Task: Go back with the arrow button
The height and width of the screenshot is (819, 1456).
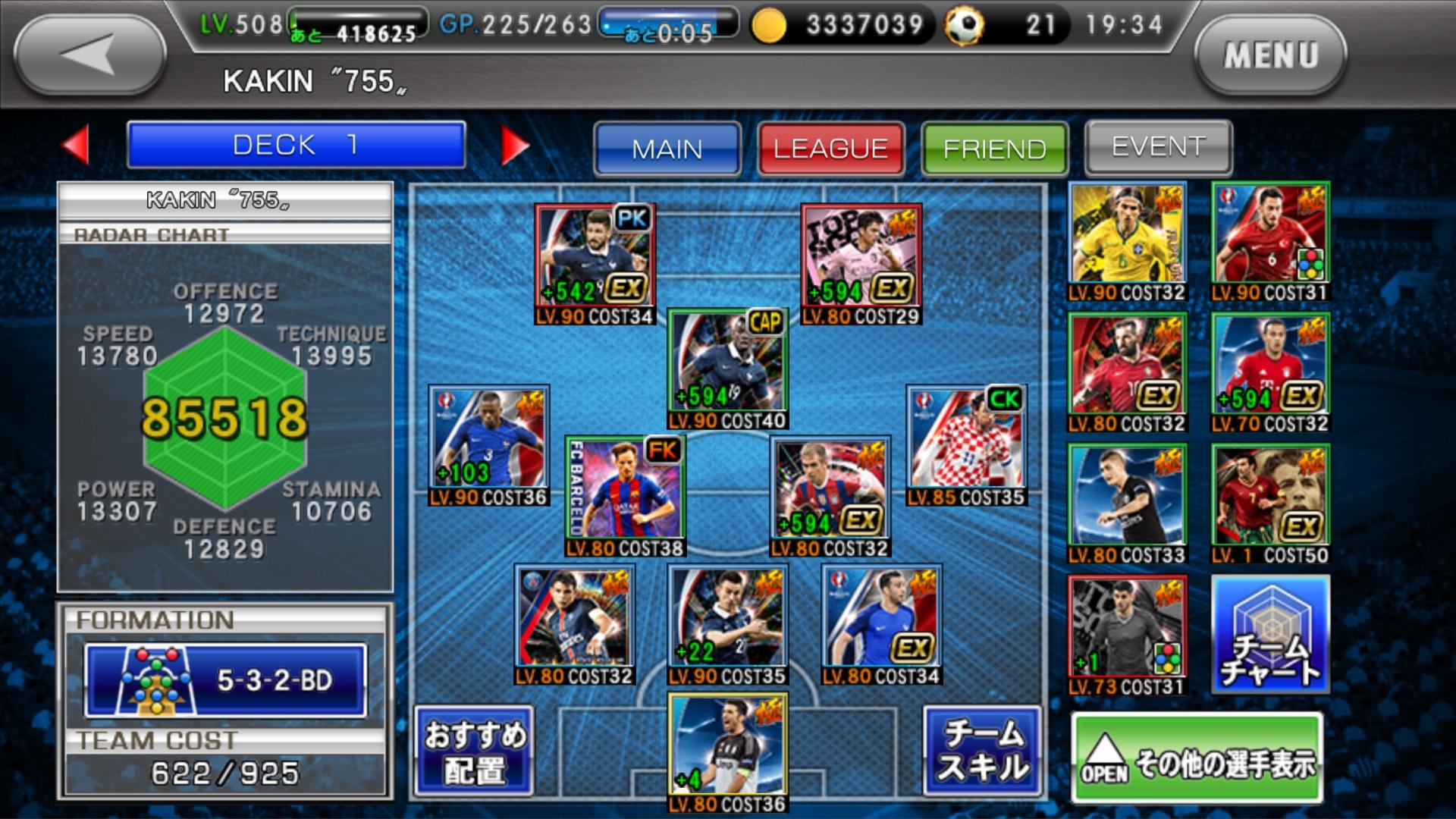Action: tap(90, 55)
